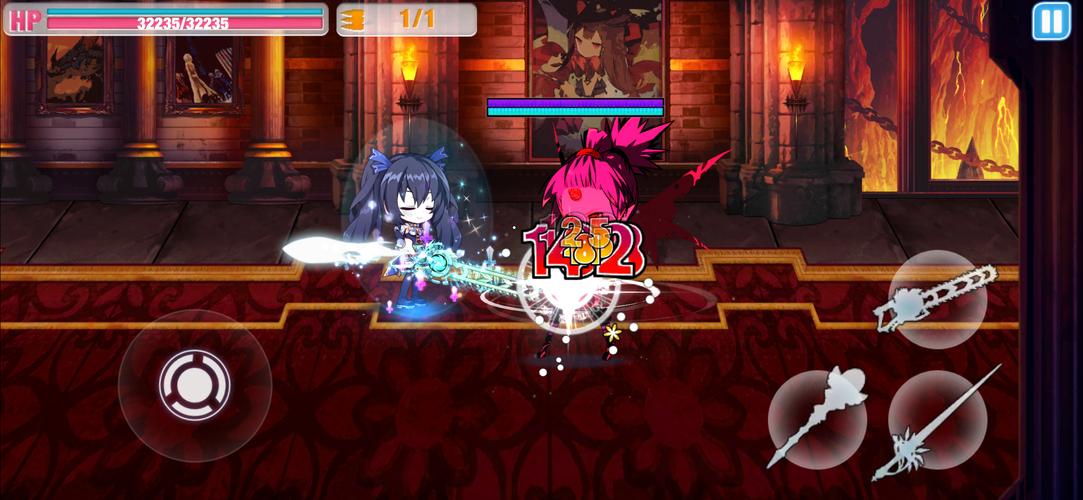The image size is (1083, 500).
Task: Trigger the long rapier sword attack
Action: (937, 420)
